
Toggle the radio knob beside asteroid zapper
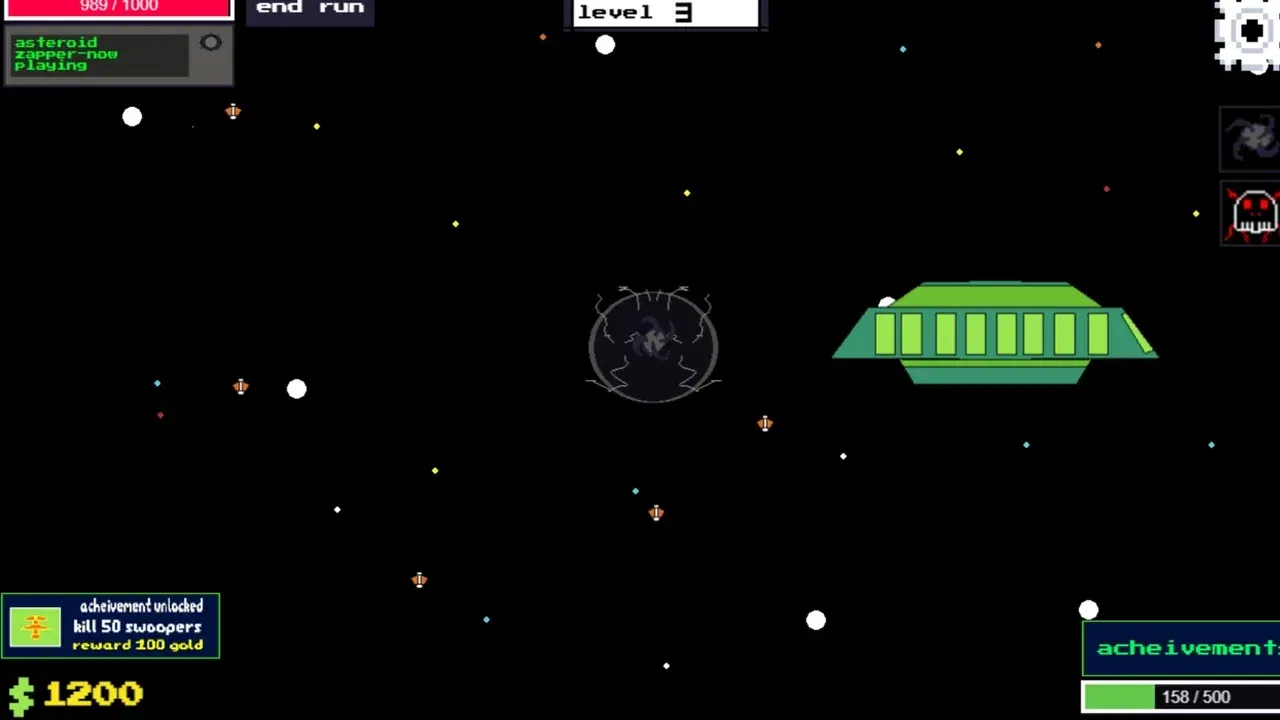tap(211, 42)
